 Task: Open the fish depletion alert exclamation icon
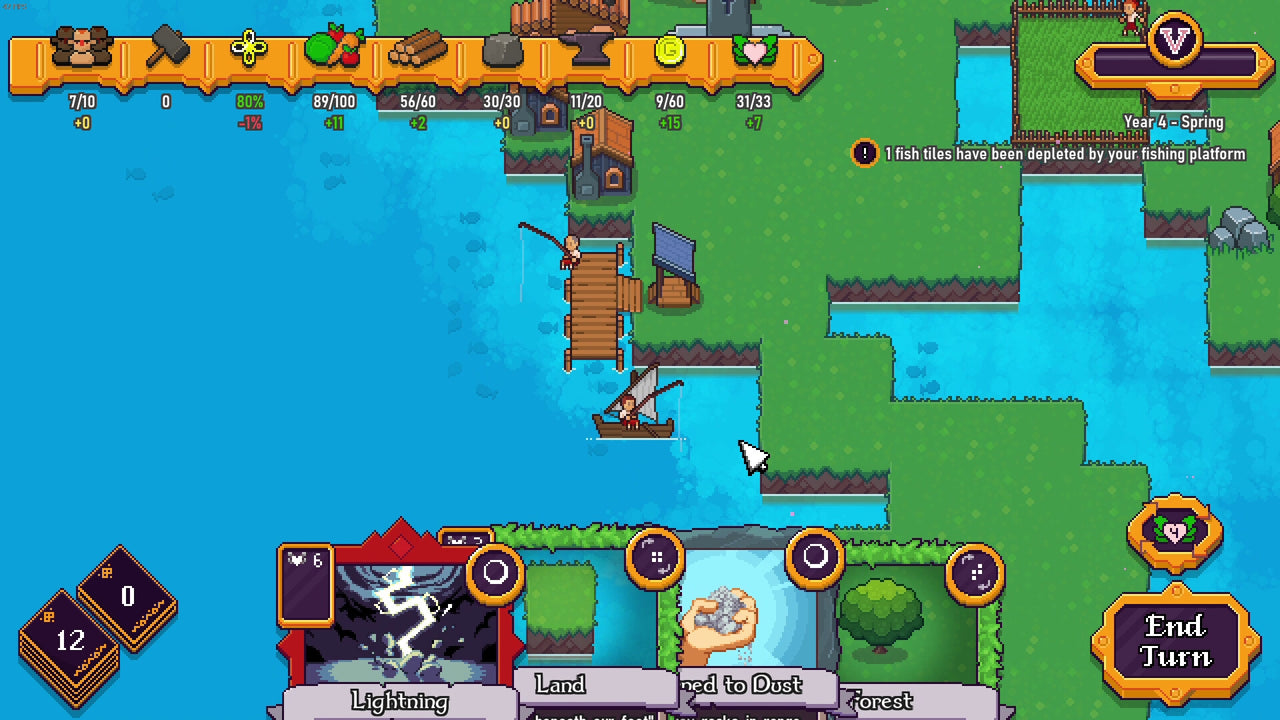pos(864,154)
